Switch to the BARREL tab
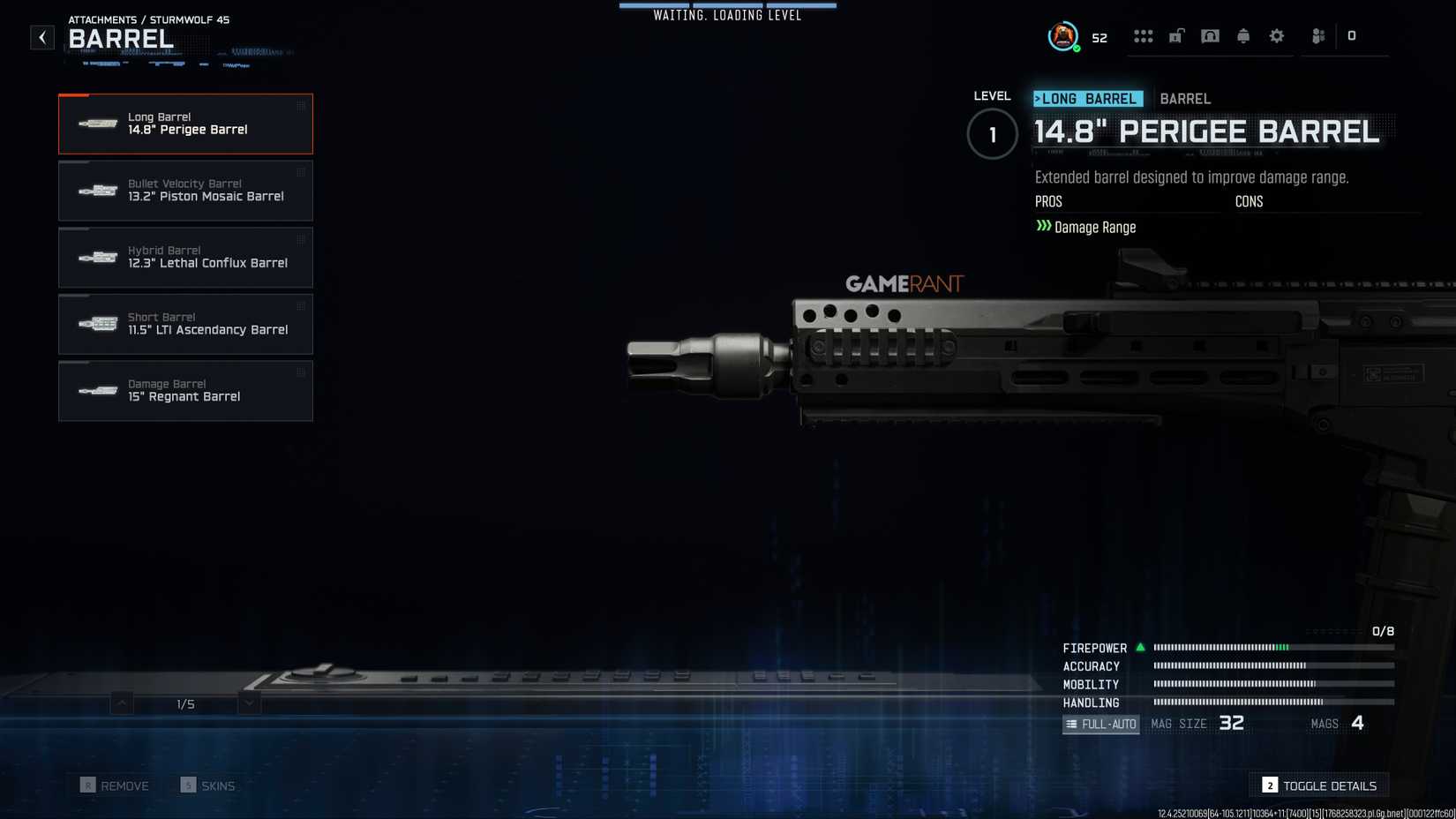Screen dimensions: 1456x819 [x=1186, y=98]
